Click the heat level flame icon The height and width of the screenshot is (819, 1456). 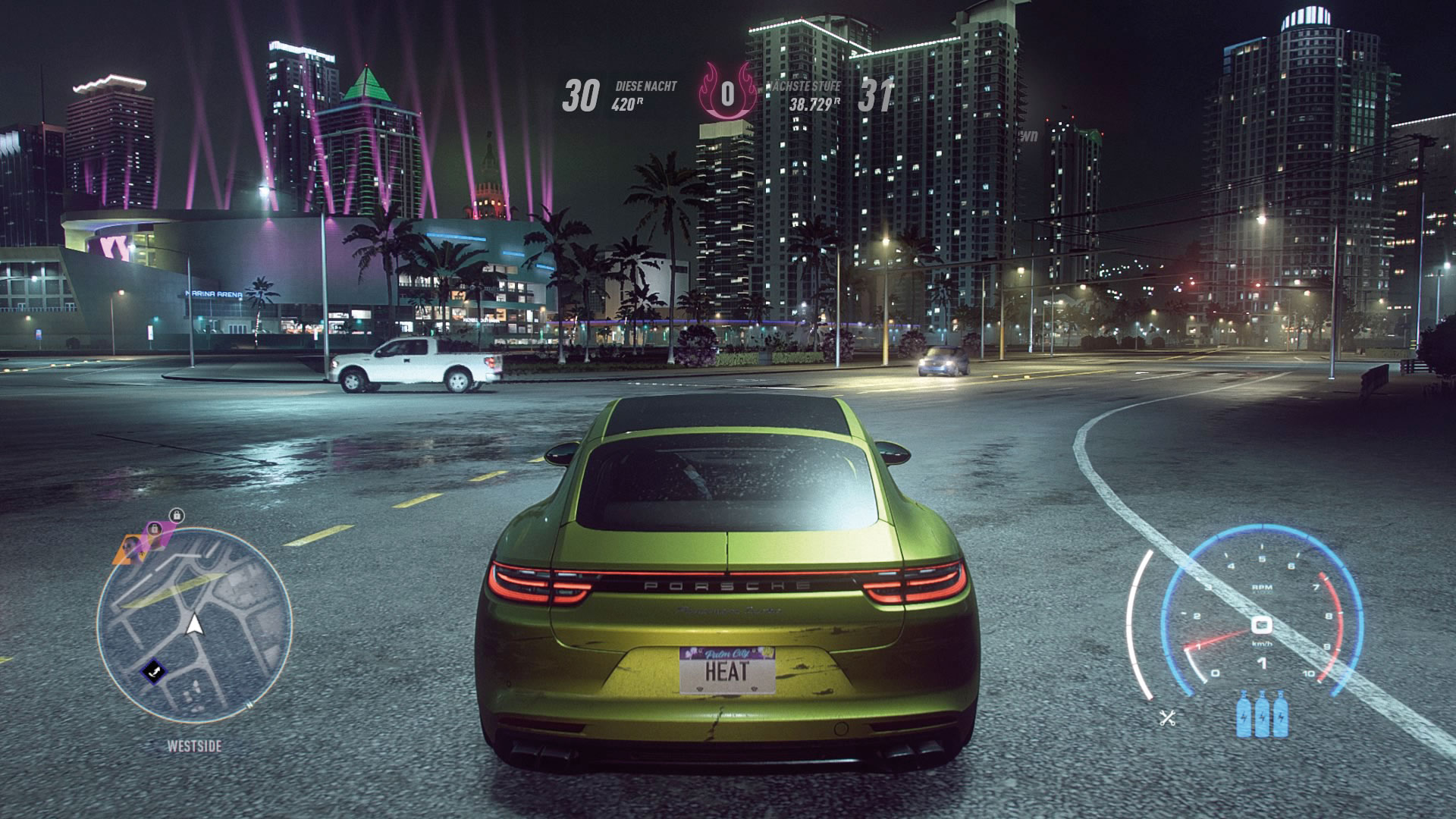pyautogui.click(x=727, y=94)
